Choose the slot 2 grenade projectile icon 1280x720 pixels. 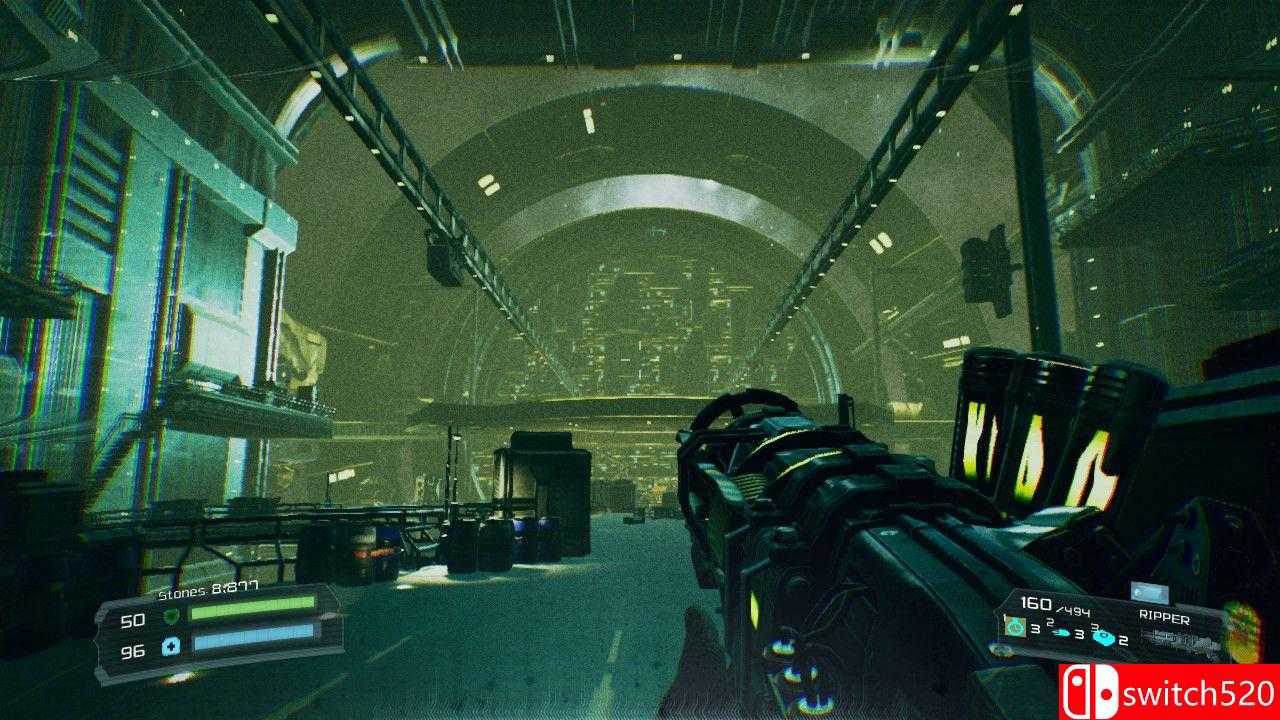pyautogui.click(x=1061, y=632)
